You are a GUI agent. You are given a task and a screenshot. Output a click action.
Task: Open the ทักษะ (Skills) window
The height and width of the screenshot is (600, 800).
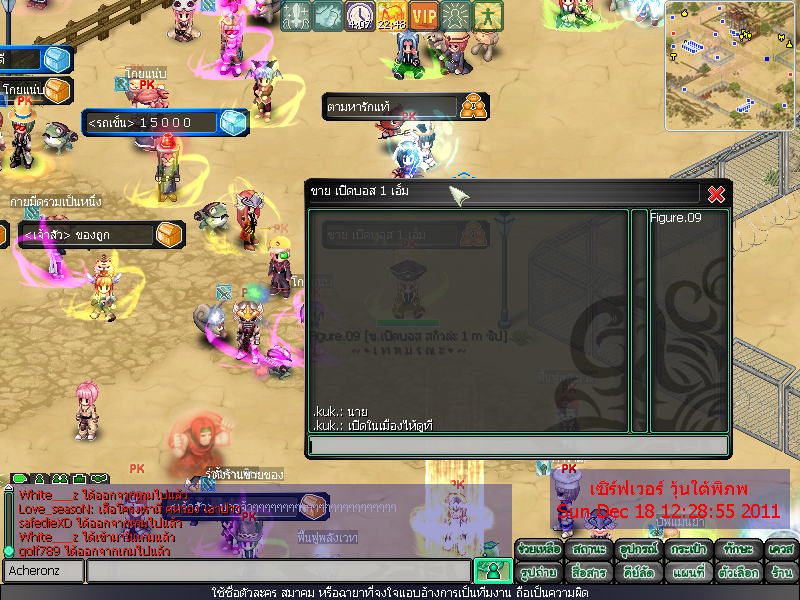click(x=735, y=550)
